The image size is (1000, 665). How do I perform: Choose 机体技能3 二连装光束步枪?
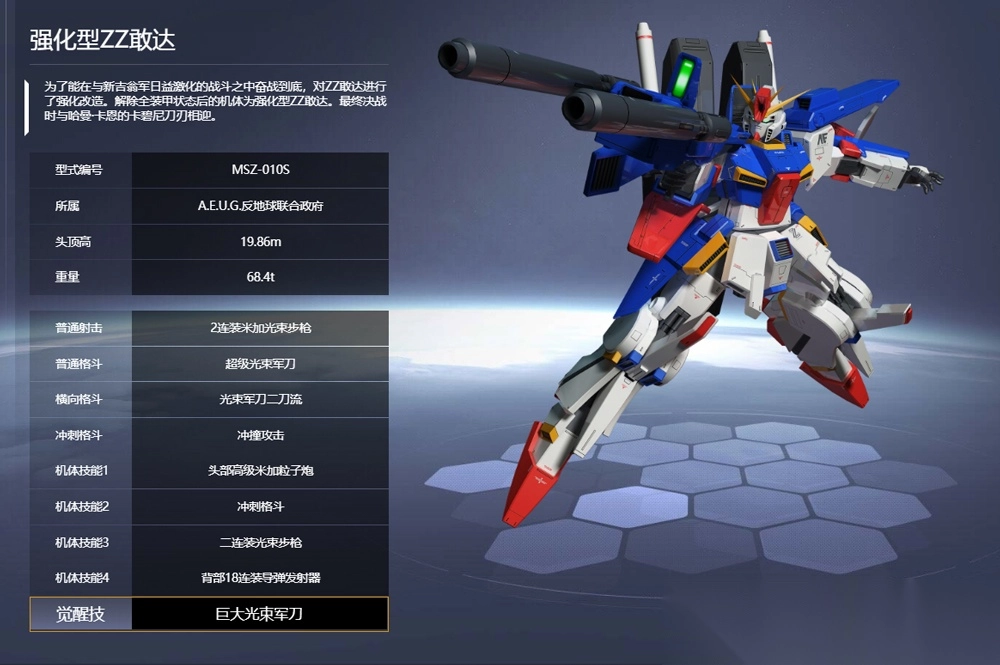pos(209,542)
